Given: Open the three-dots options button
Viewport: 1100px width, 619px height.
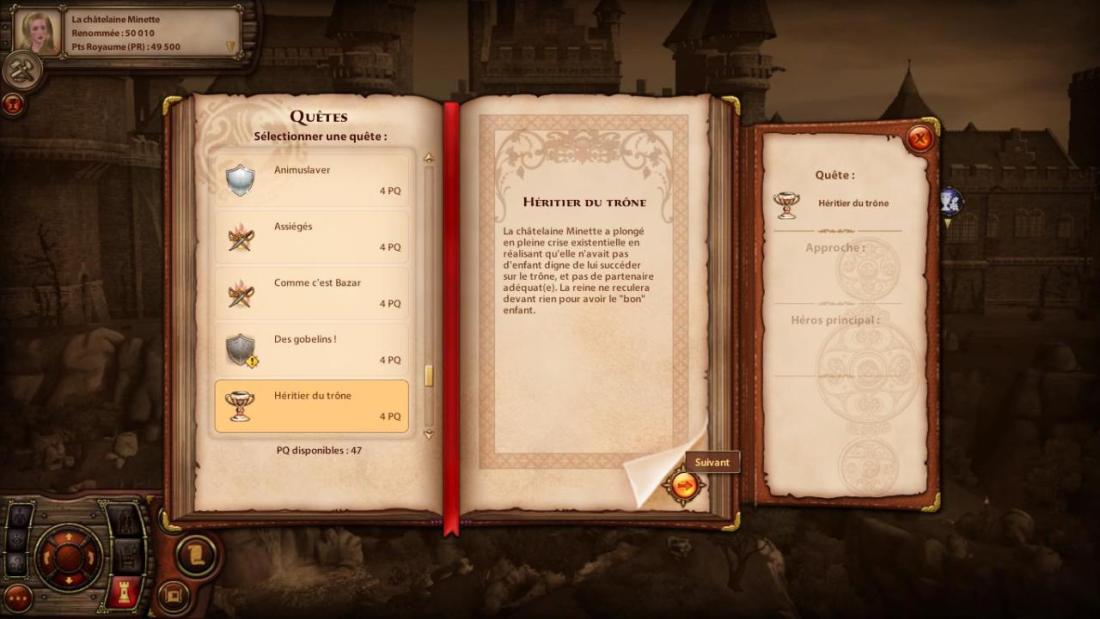Looking at the screenshot, I should [x=18, y=598].
